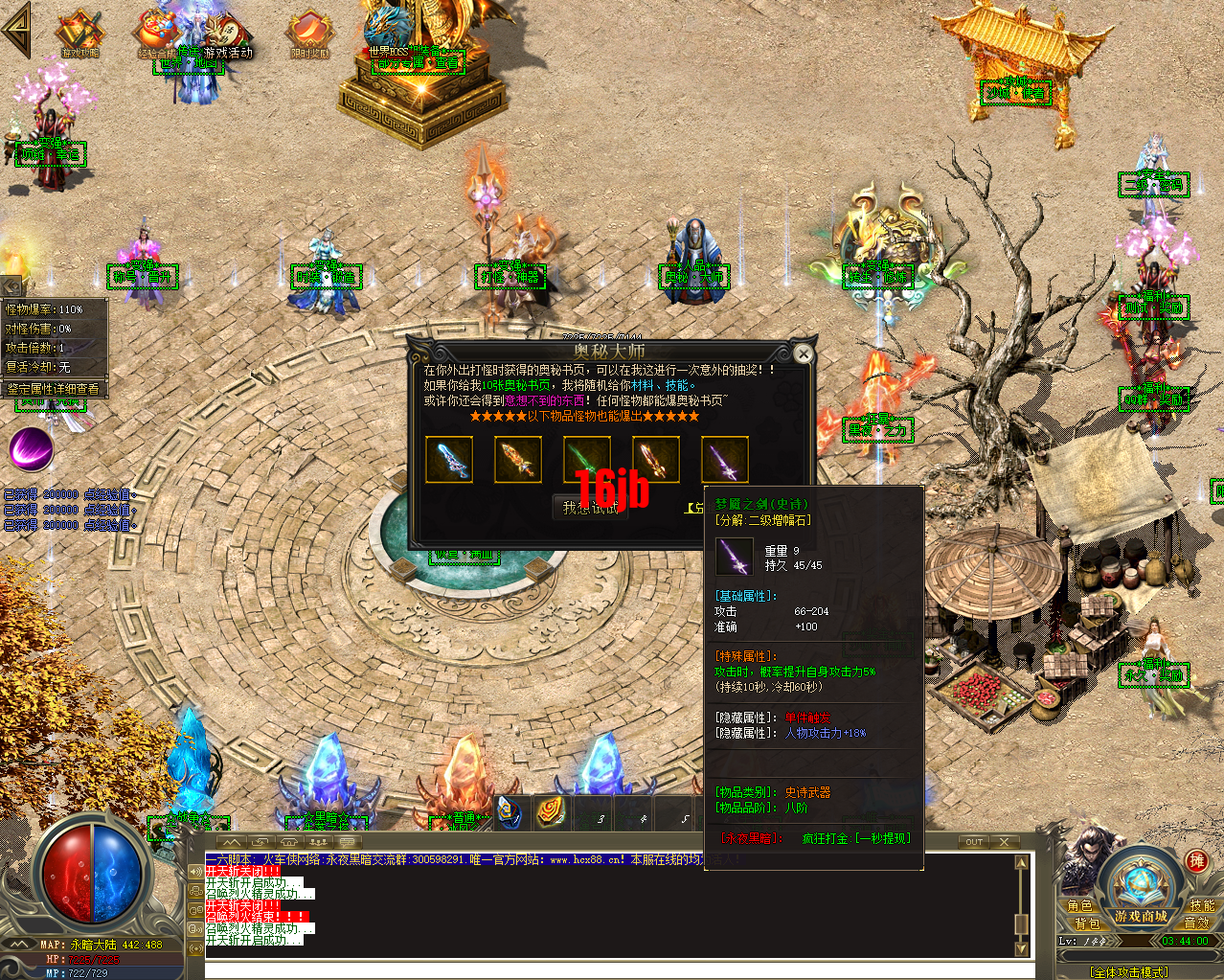Open the 音效 sound settings
This screenshot has width=1224, height=980.
click(x=1196, y=923)
